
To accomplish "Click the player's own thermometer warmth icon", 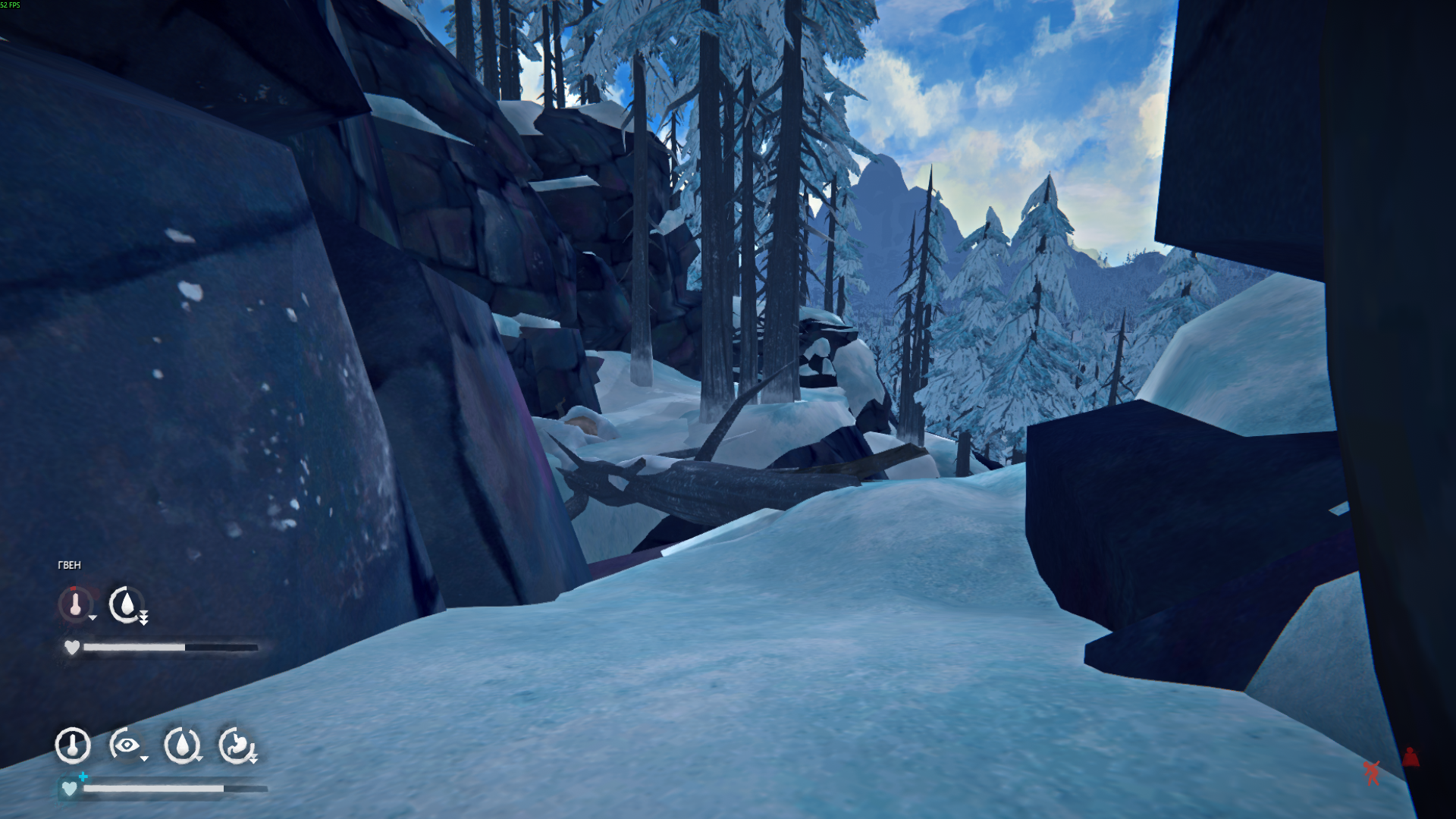I will pyautogui.click(x=73, y=745).
